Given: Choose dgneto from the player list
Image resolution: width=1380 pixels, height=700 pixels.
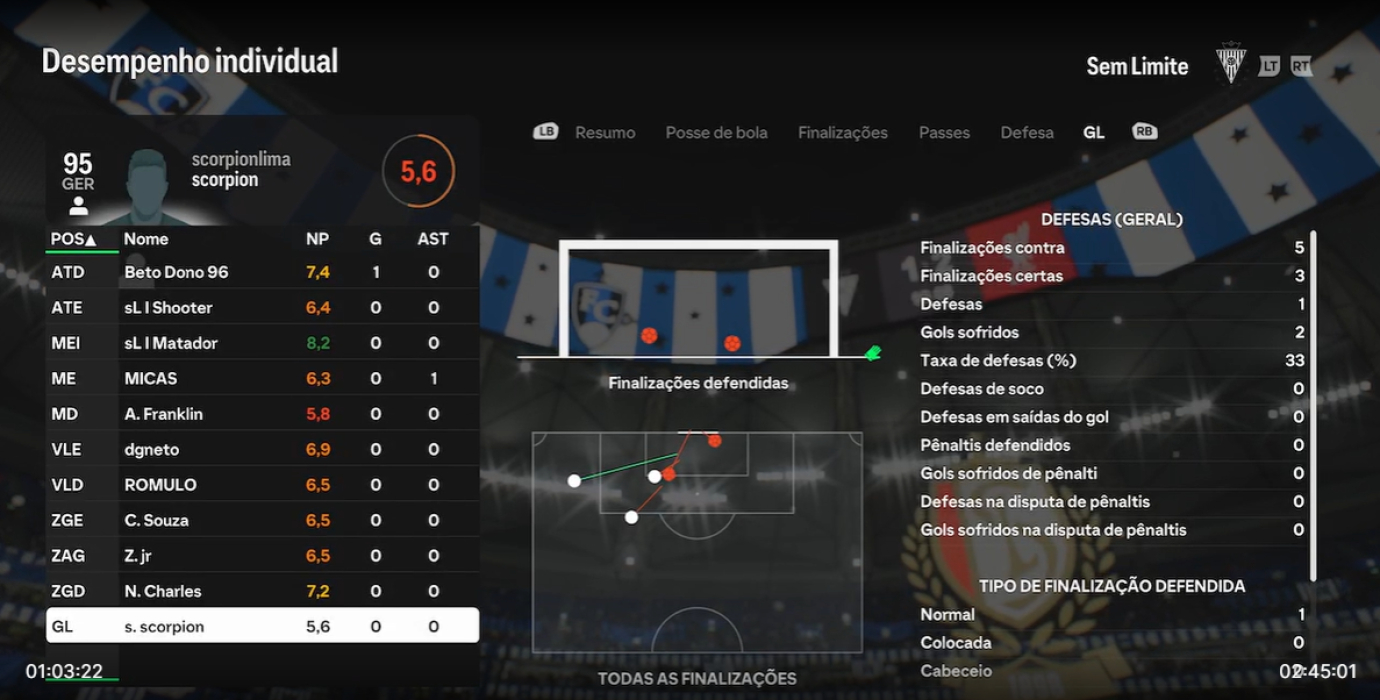Looking at the screenshot, I should tap(262, 449).
